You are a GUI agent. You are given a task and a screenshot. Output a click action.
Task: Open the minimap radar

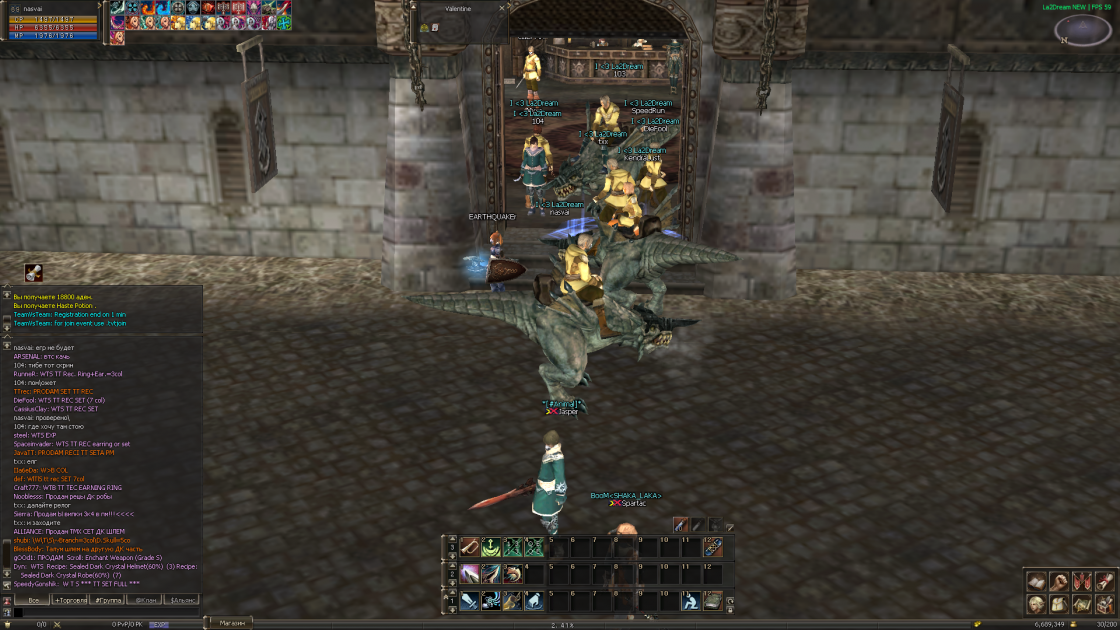[1081, 30]
